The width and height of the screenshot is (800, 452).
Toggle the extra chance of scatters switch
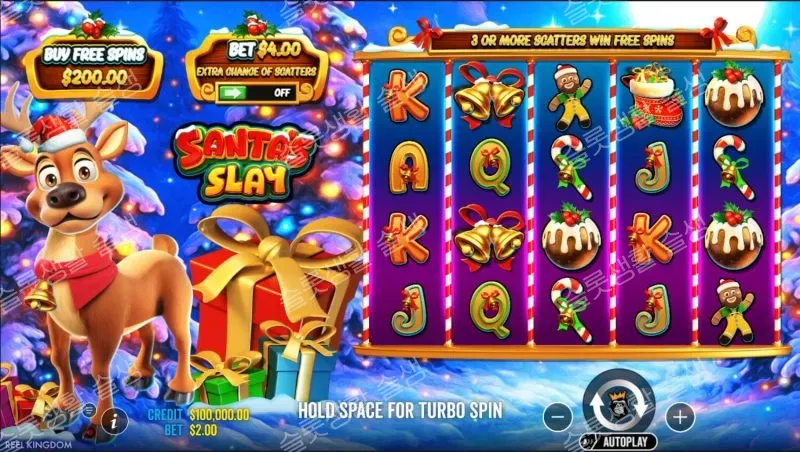coord(258,91)
